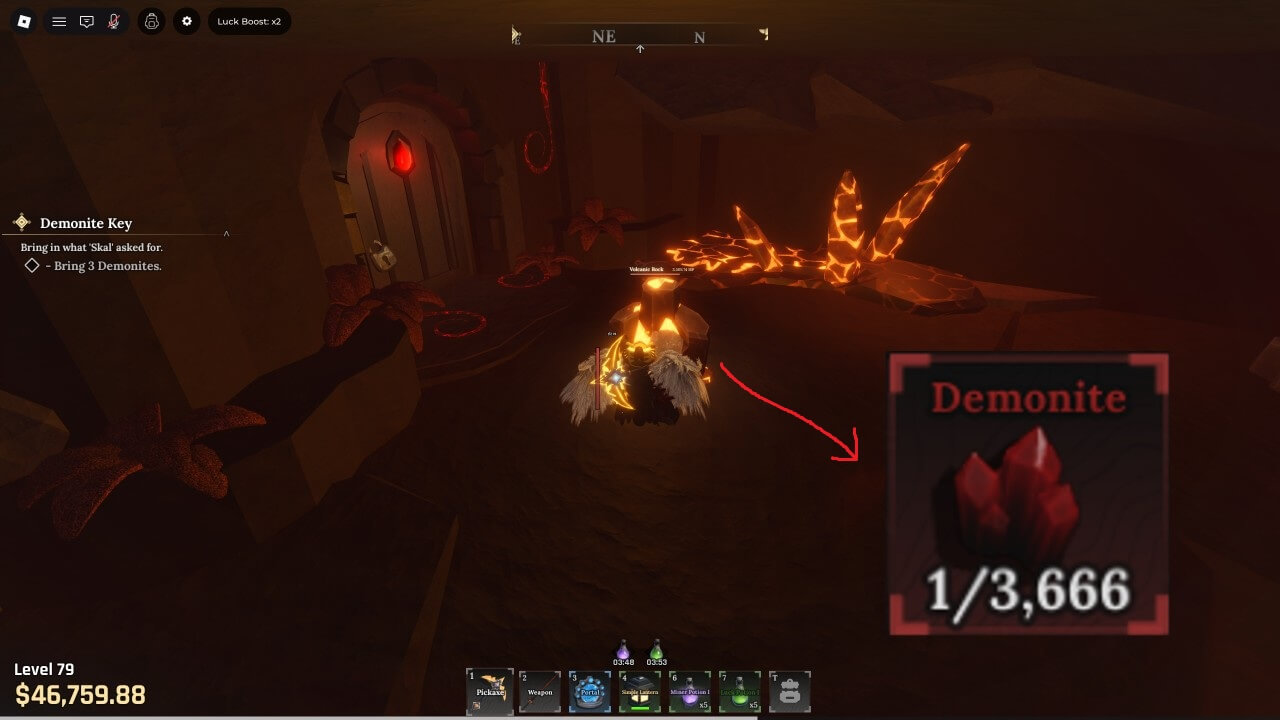Use the Miner Potion I slot

click(690, 691)
